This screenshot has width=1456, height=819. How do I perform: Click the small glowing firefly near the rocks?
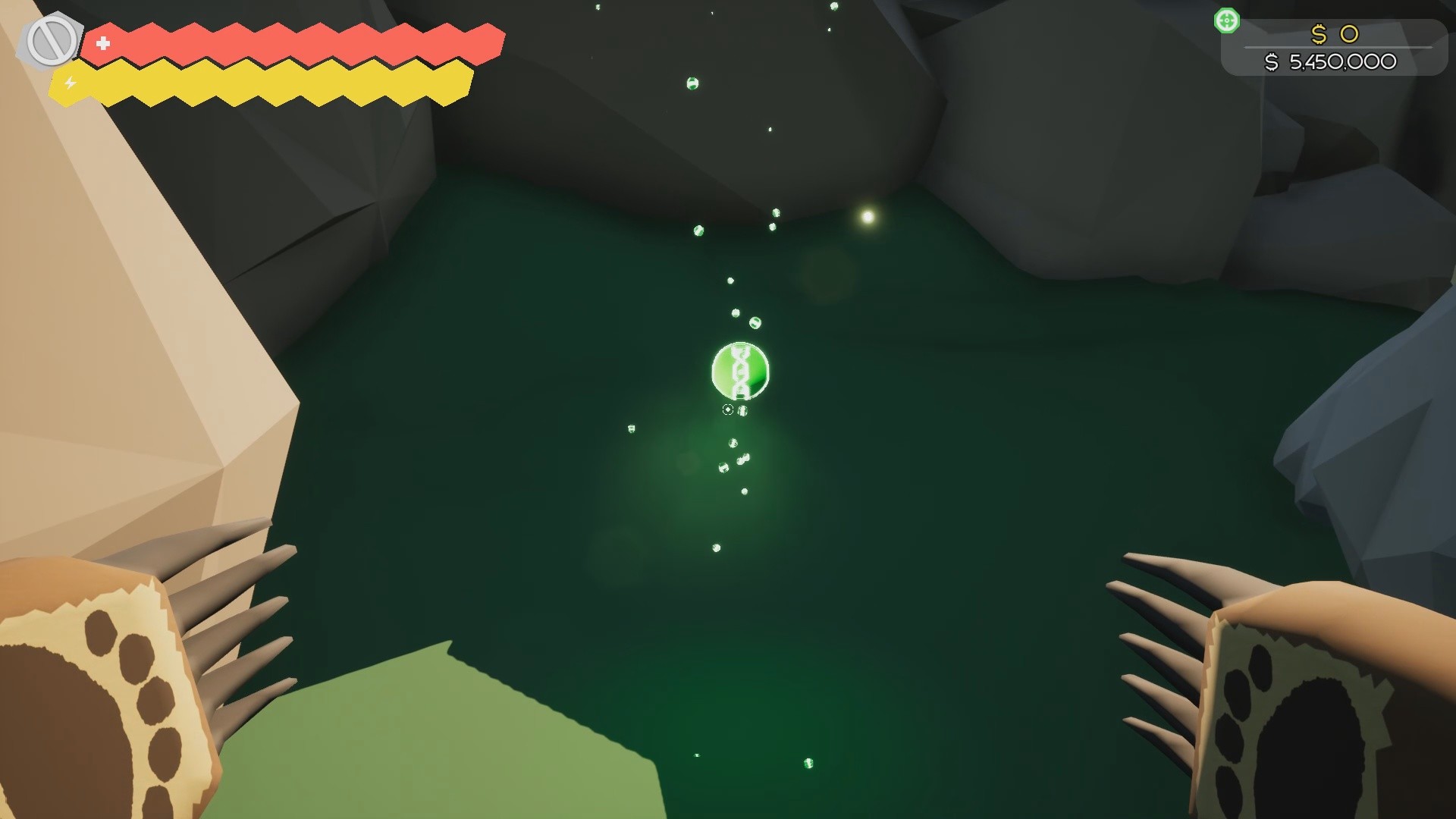pyautogui.click(x=867, y=216)
